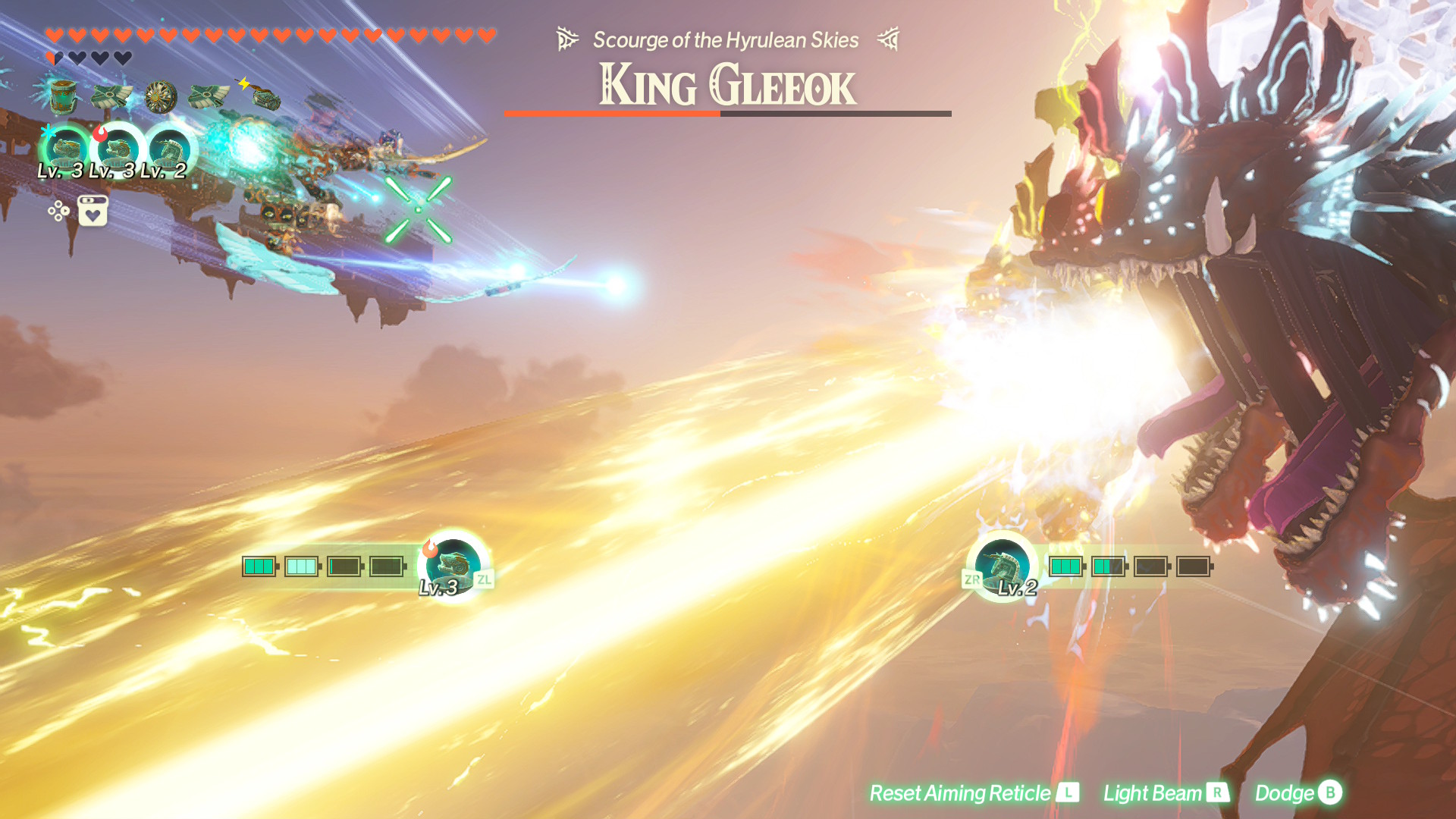Select the cylinder-shaped Zonai part icon
The width and height of the screenshot is (1456, 819).
63,96
